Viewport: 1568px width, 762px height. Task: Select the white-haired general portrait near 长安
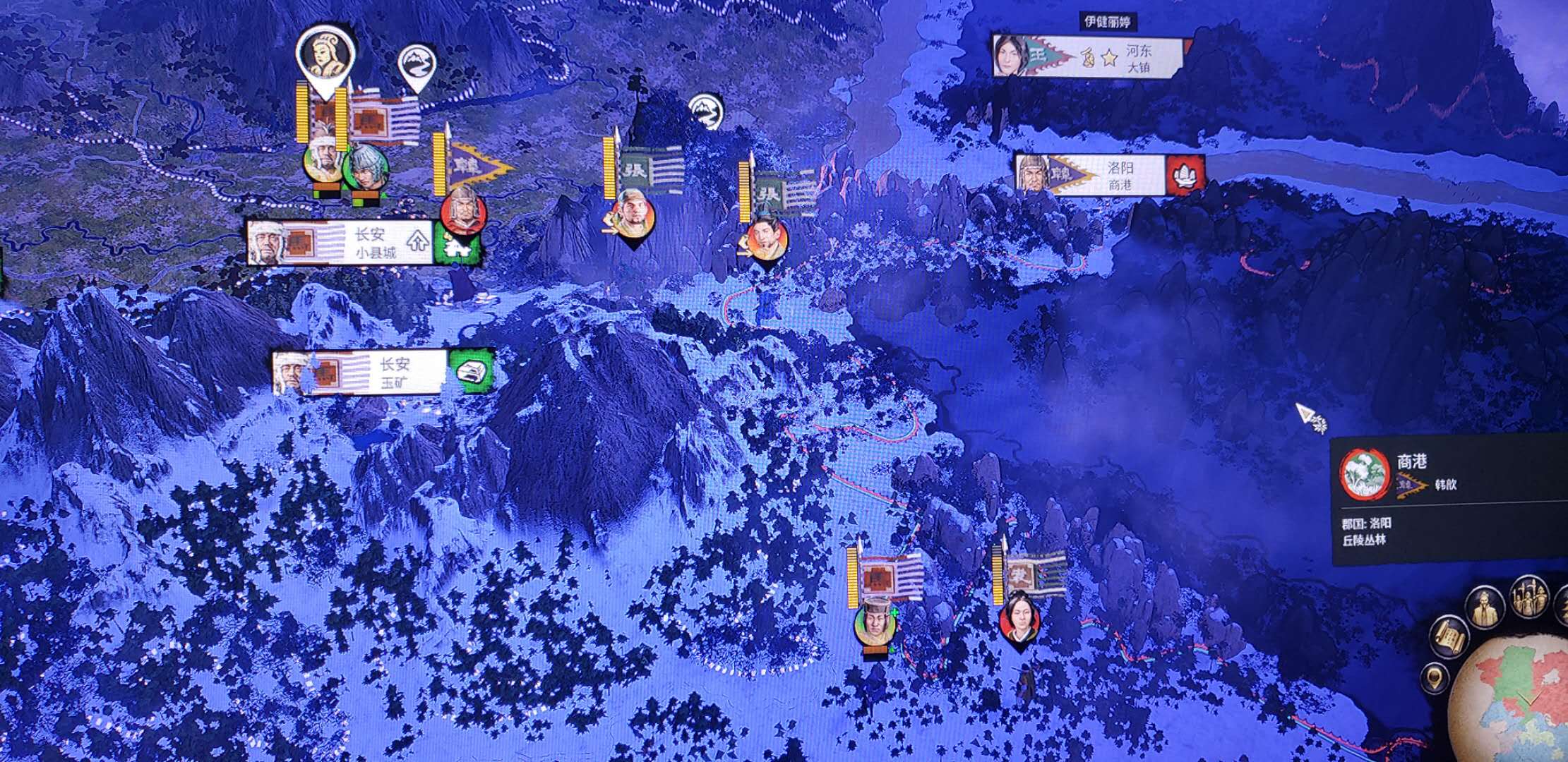323,161
